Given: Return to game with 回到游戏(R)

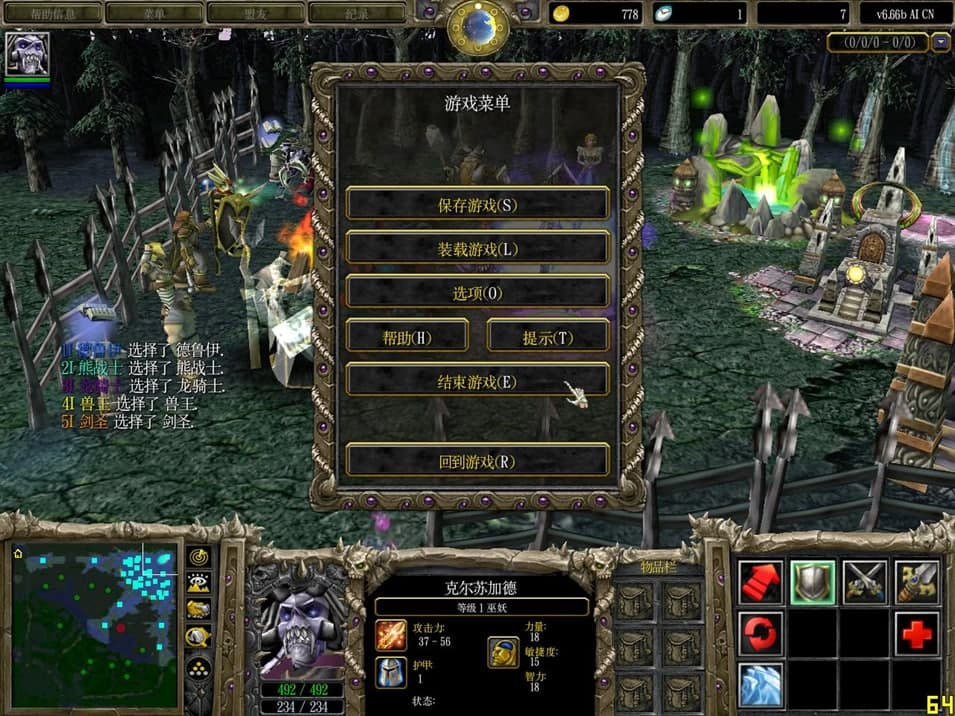Looking at the screenshot, I should [477, 461].
